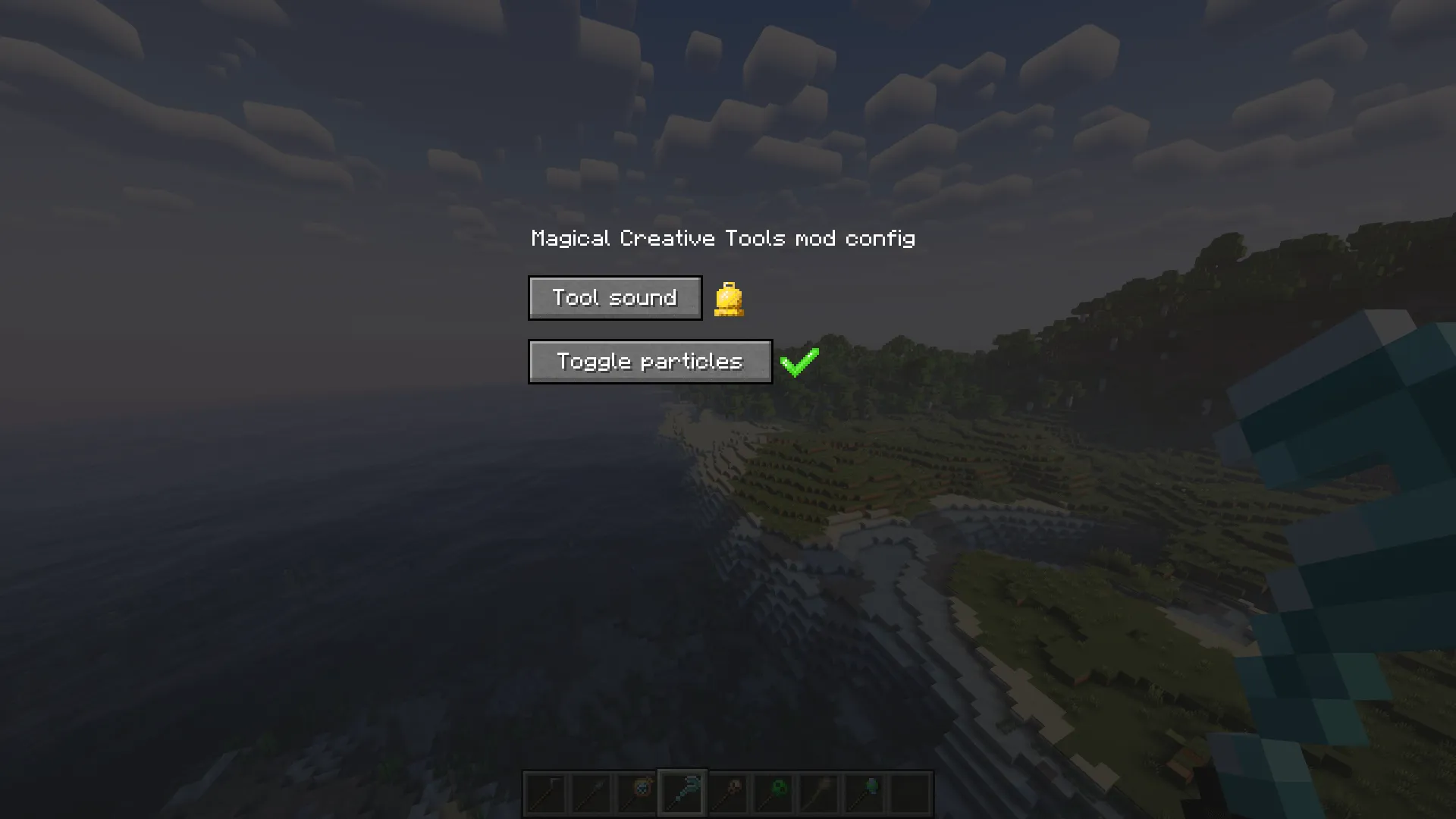This screenshot has width=1456, height=819.
Task: Click the green checkmark beside Toggle particles
Action: tap(799, 362)
